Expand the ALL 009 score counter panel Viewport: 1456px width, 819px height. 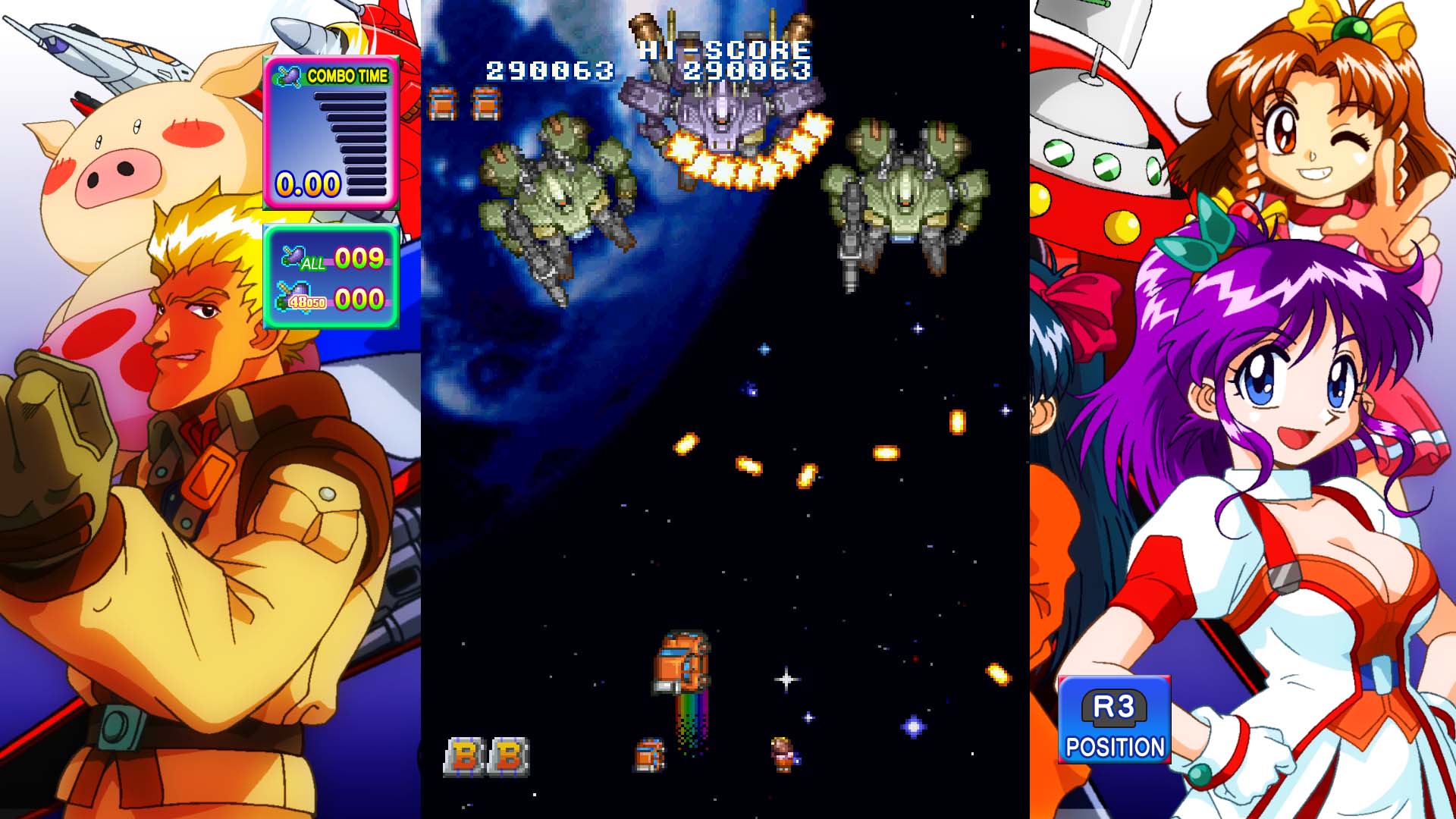(356, 259)
